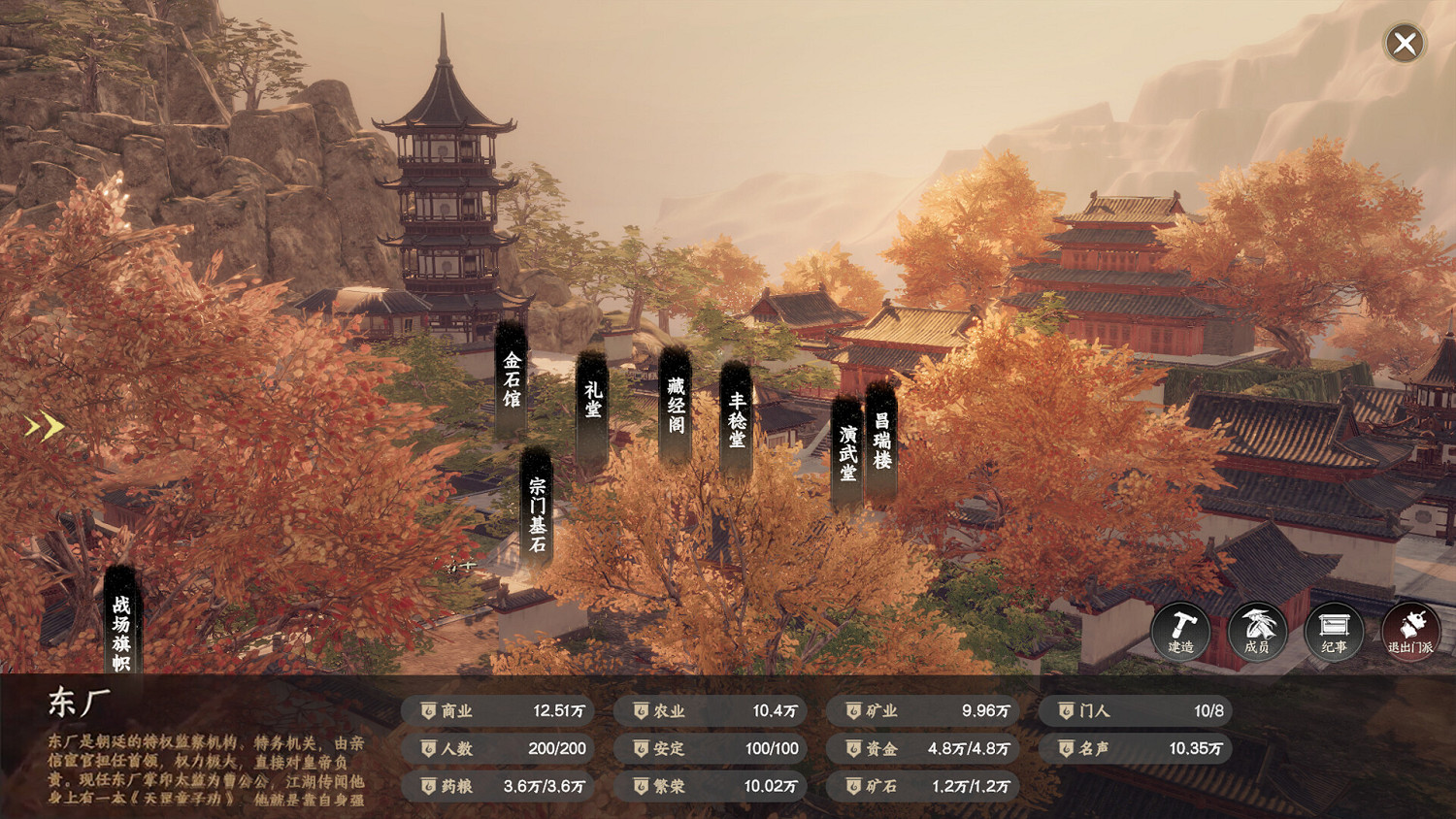Click the shield icon beside 商业 commerce

427,710
